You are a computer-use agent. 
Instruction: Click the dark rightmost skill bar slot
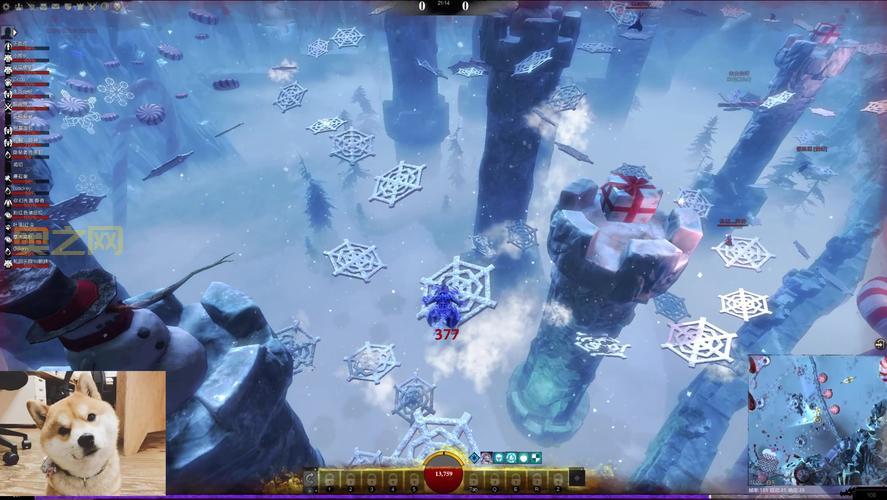click(577, 478)
